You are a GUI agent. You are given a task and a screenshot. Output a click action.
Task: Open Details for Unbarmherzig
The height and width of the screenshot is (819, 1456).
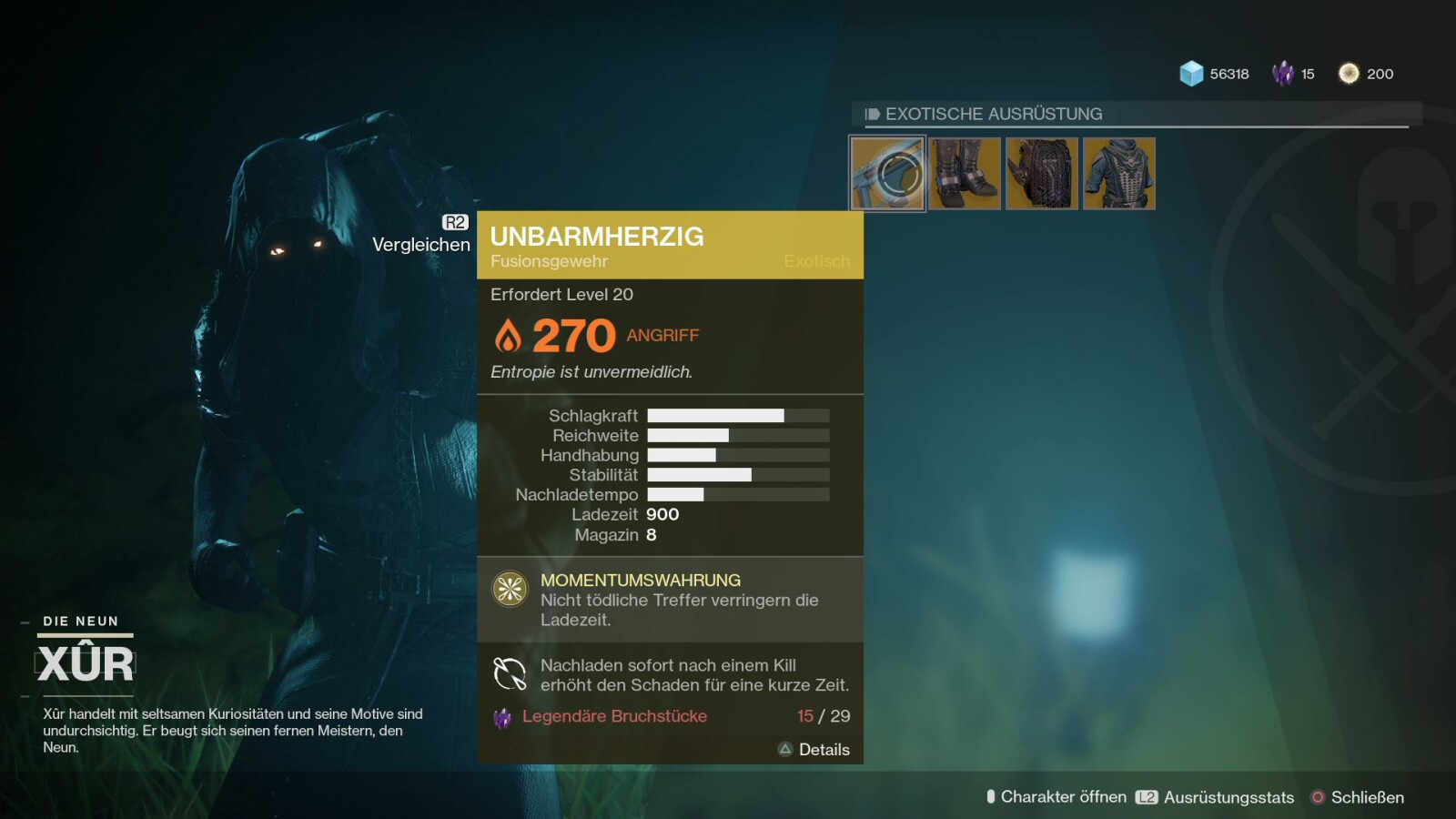point(814,750)
